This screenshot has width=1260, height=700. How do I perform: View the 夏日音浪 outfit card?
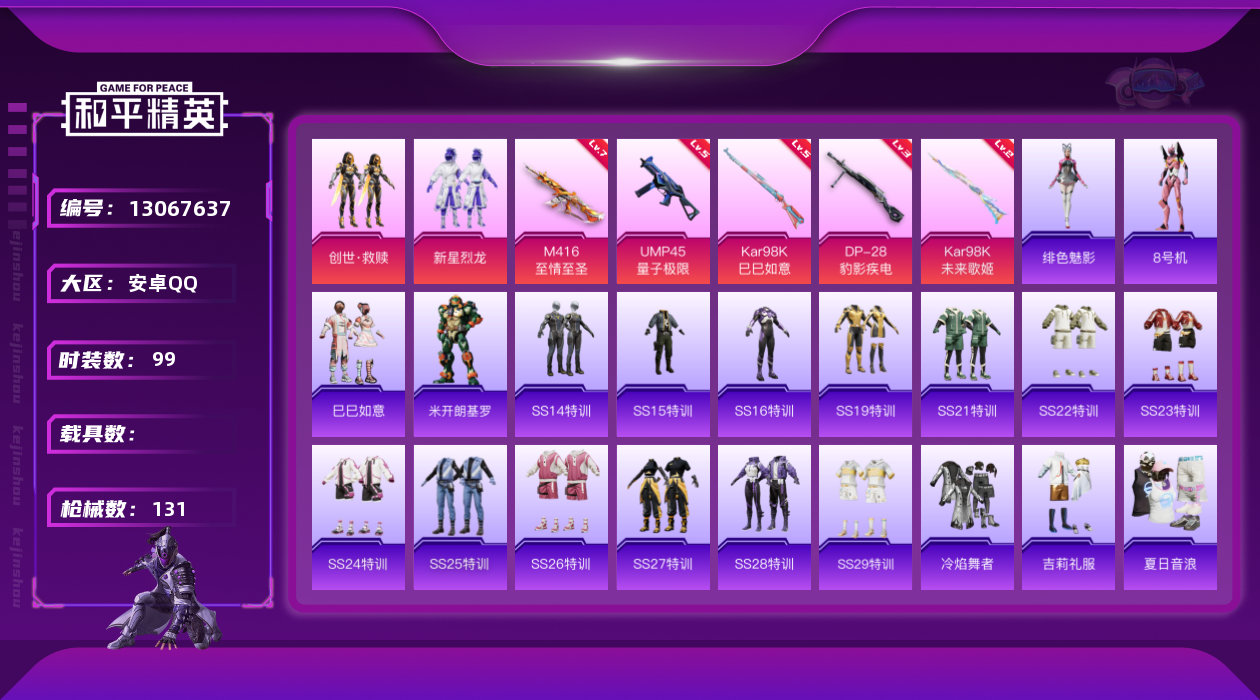point(1170,517)
